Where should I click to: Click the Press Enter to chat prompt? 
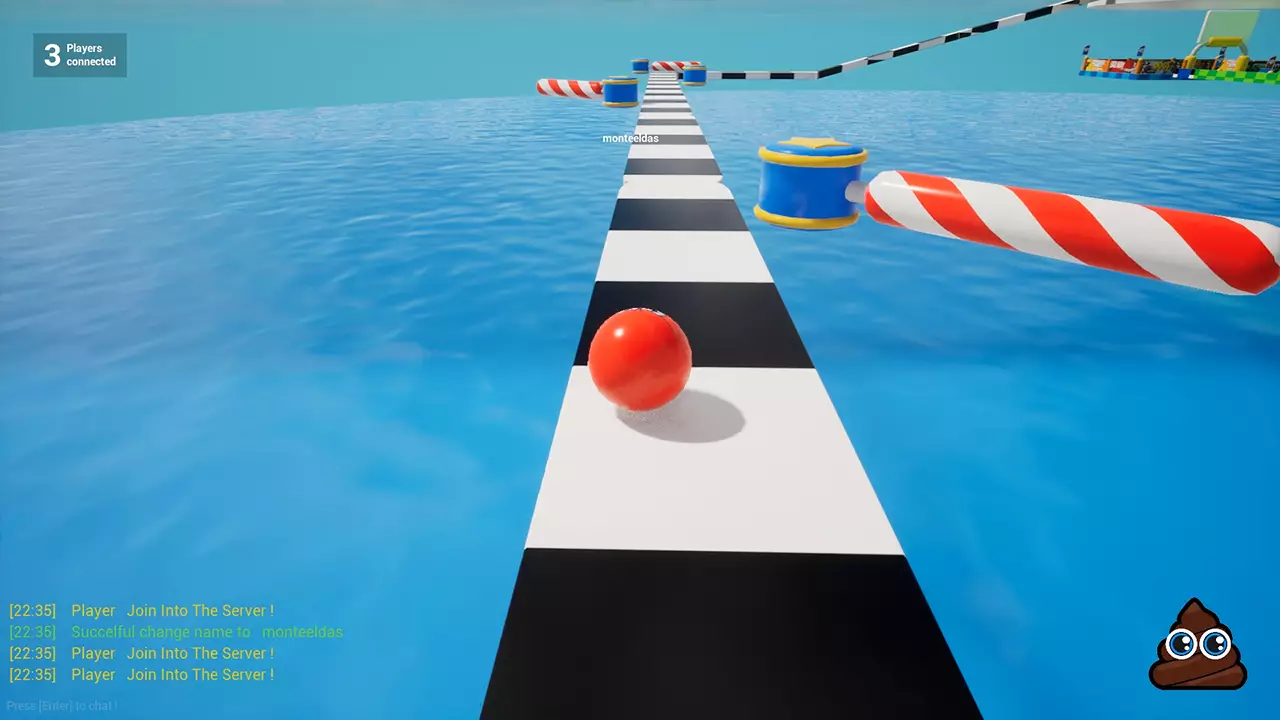(x=60, y=705)
